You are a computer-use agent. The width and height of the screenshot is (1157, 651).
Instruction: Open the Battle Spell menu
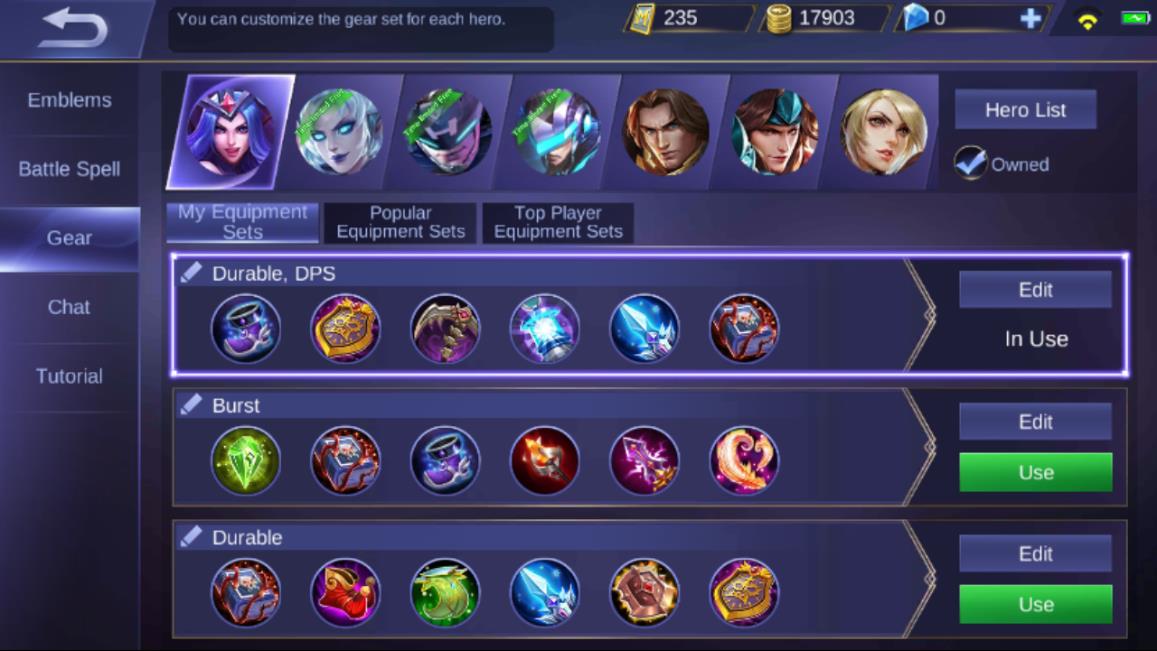69,169
